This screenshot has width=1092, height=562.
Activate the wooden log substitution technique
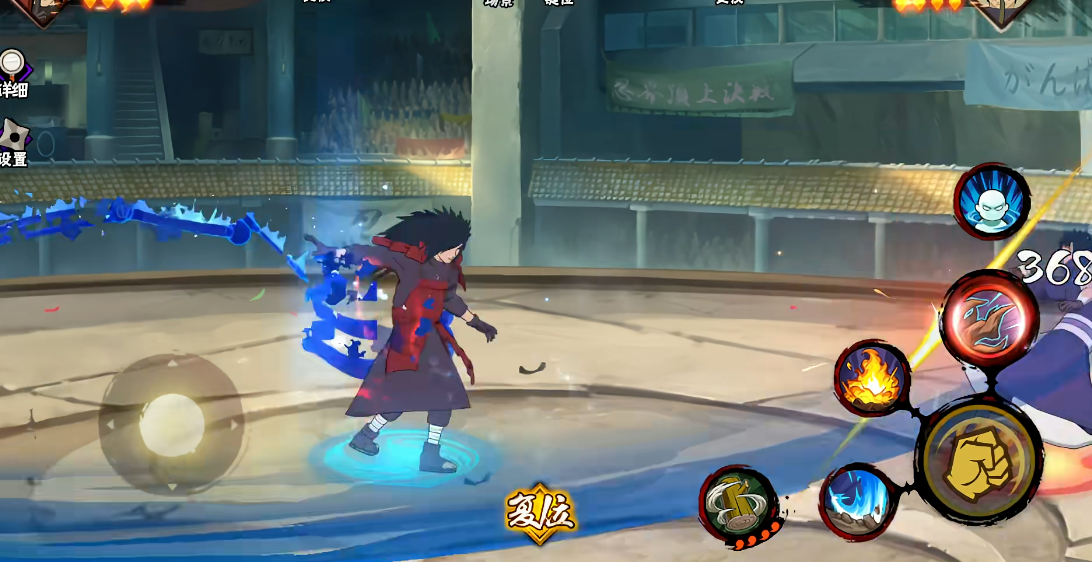click(738, 505)
